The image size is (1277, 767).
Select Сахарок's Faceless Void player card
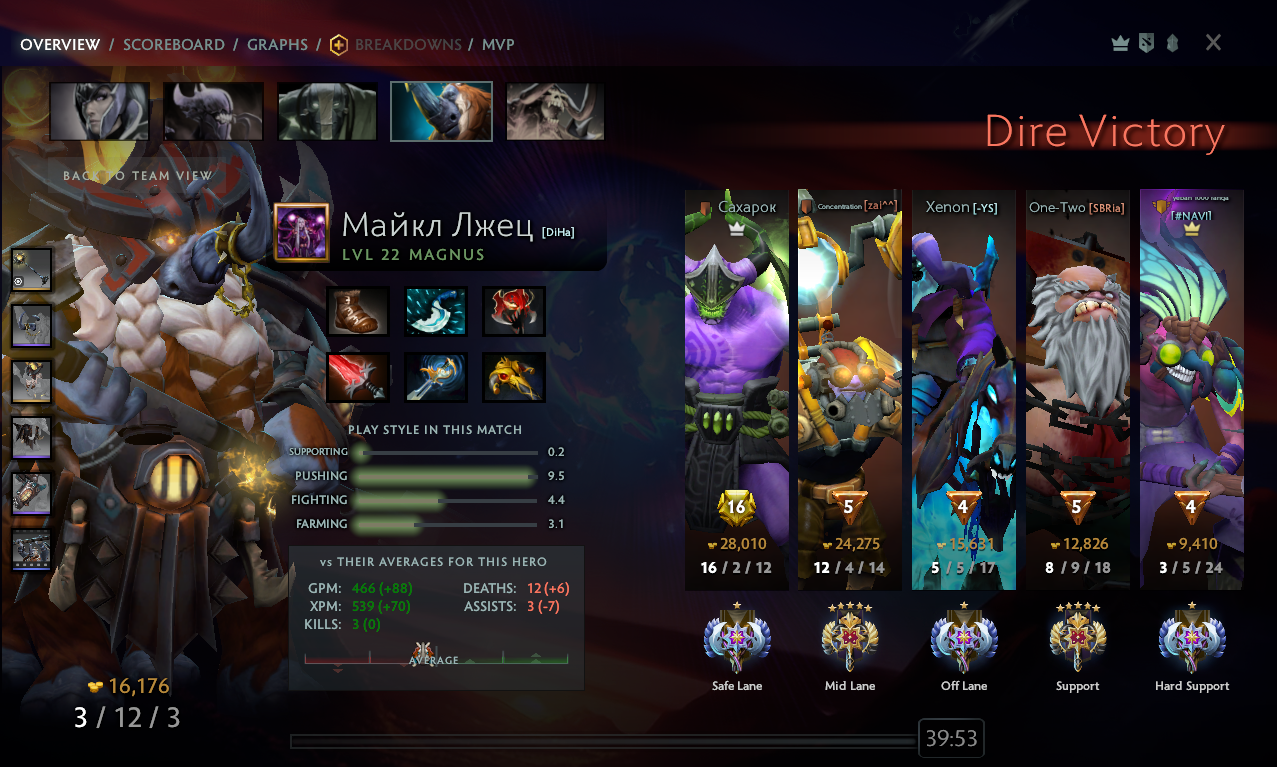coord(737,389)
